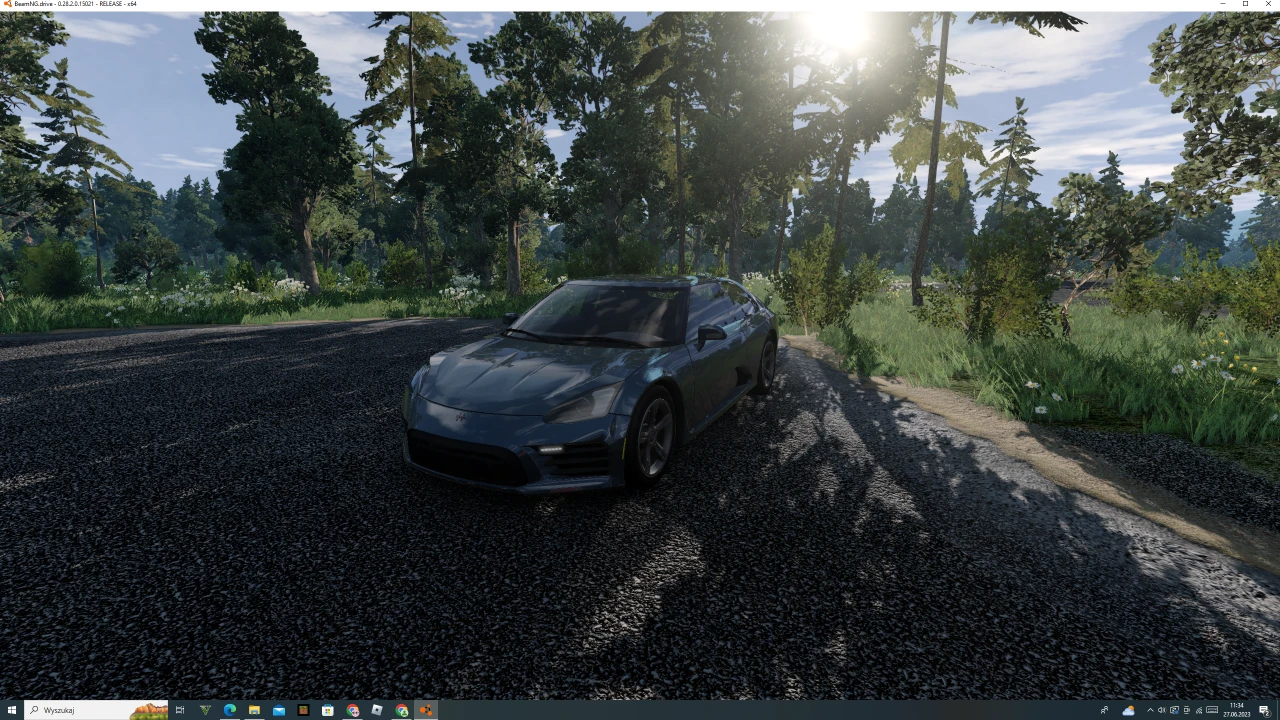
Task: Launch Minecraft from the taskbar
Action: (302, 710)
